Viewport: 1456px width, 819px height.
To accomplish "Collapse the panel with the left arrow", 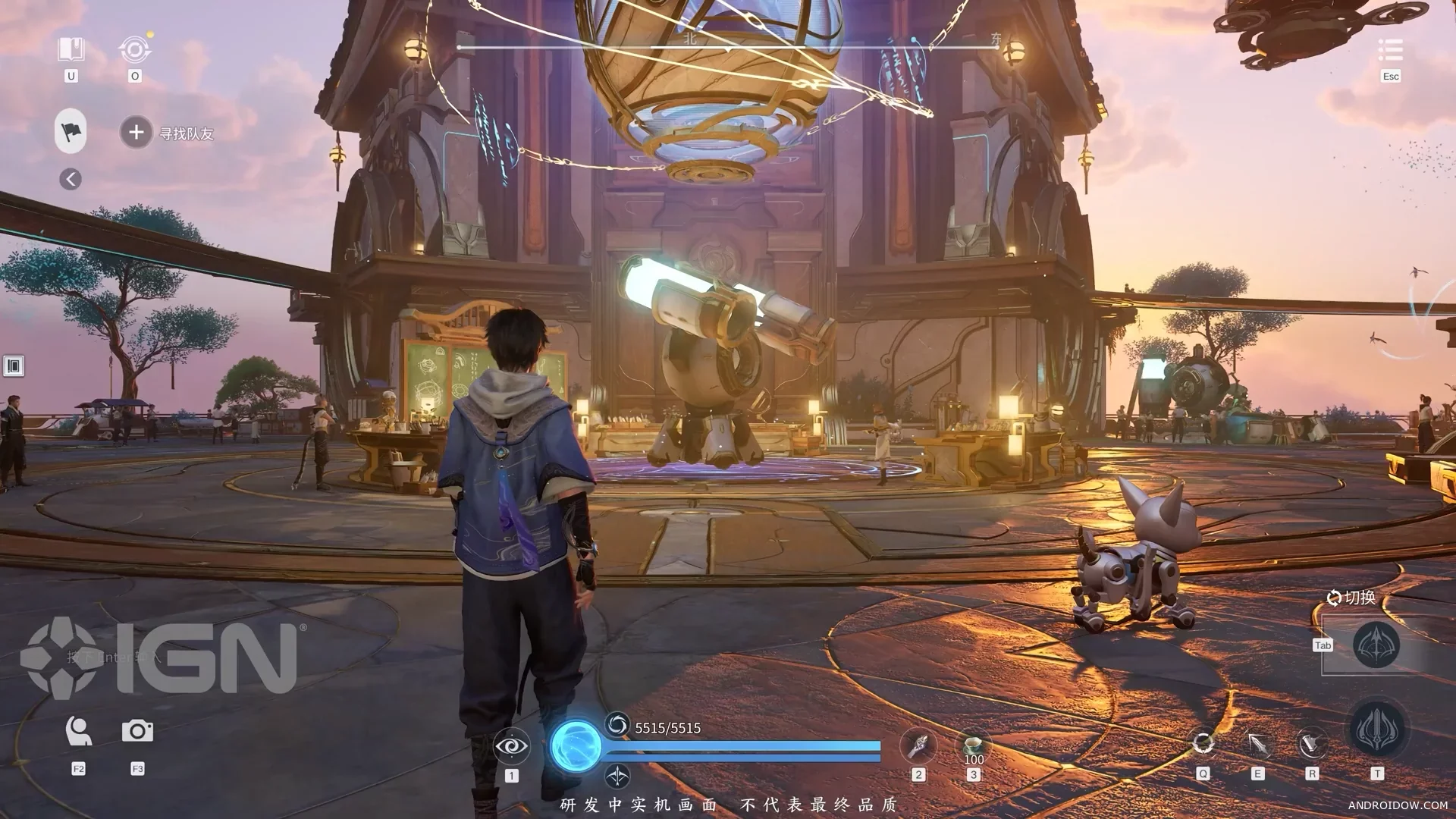I will pyautogui.click(x=71, y=179).
